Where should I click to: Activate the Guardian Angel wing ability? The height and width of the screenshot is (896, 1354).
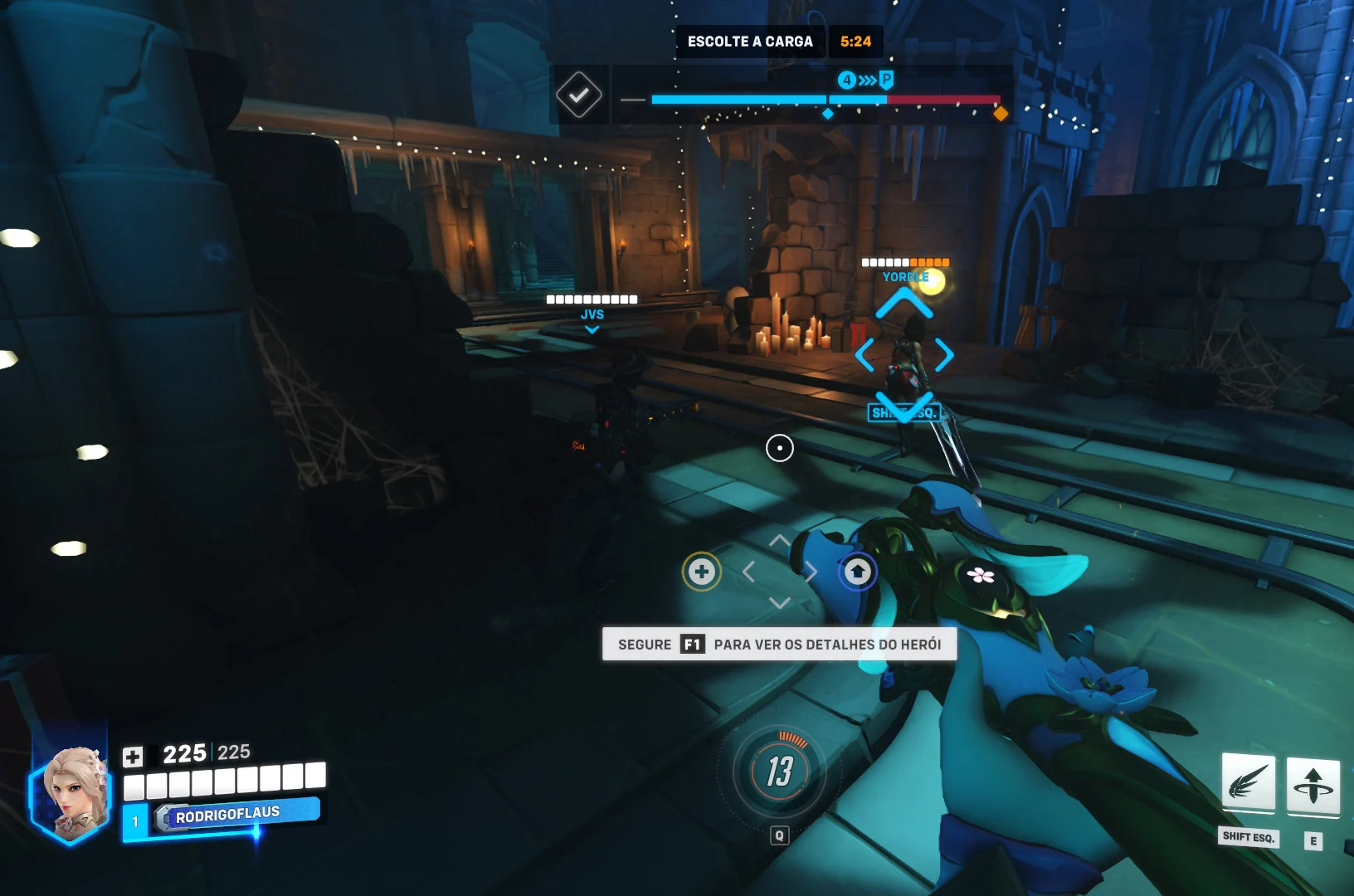pyautogui.click(x=1248, y=782)
